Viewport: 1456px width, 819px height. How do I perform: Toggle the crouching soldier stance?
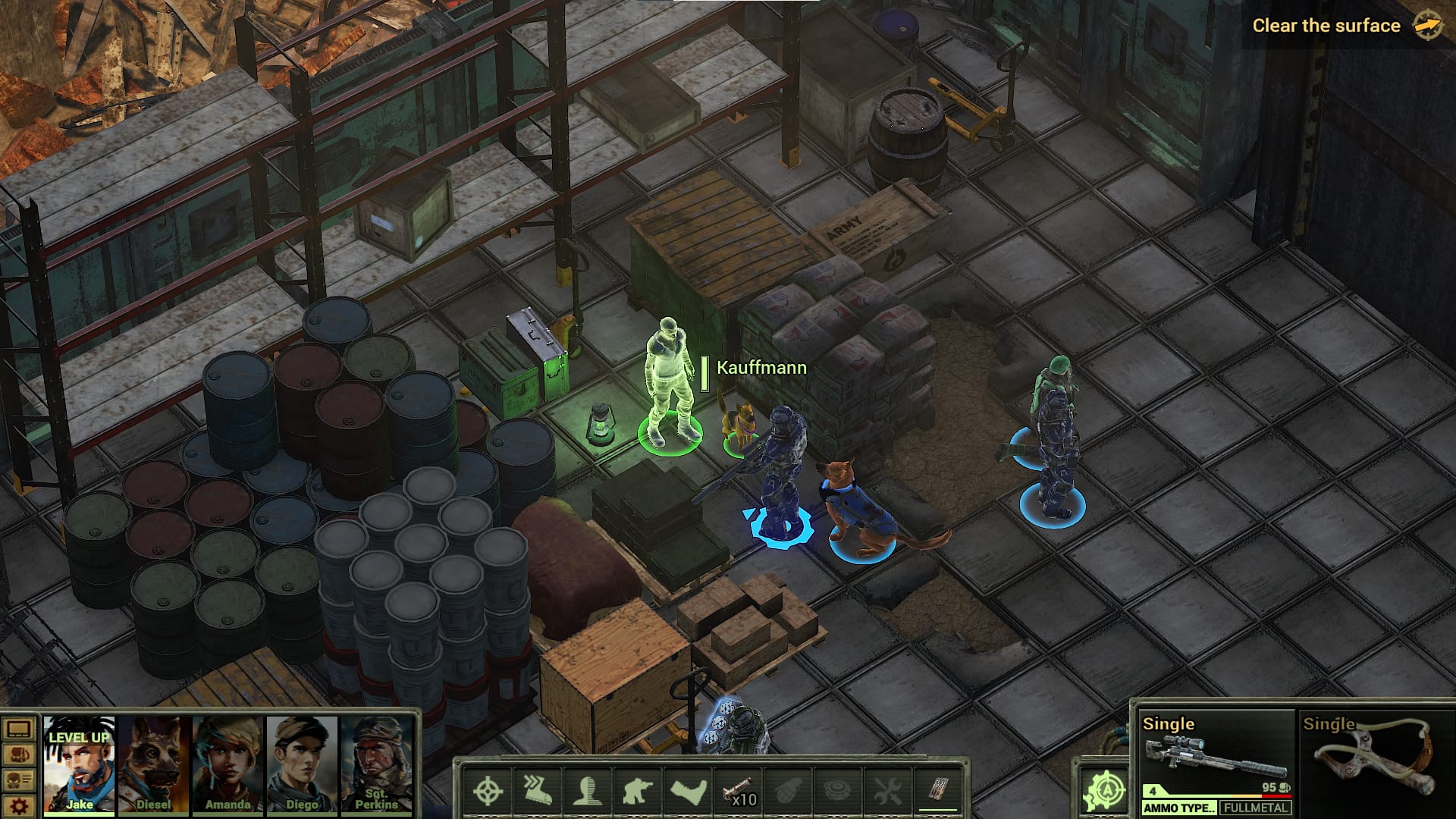pyautogui.click(x=637, y=791)
